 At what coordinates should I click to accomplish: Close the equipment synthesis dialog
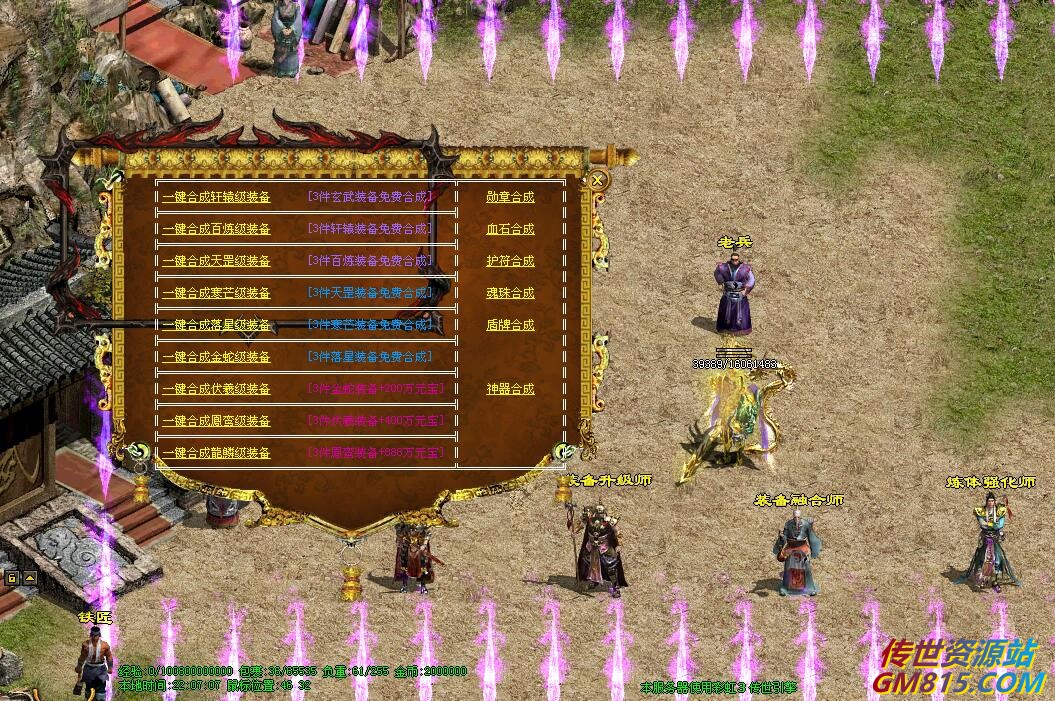coord(597,181)
